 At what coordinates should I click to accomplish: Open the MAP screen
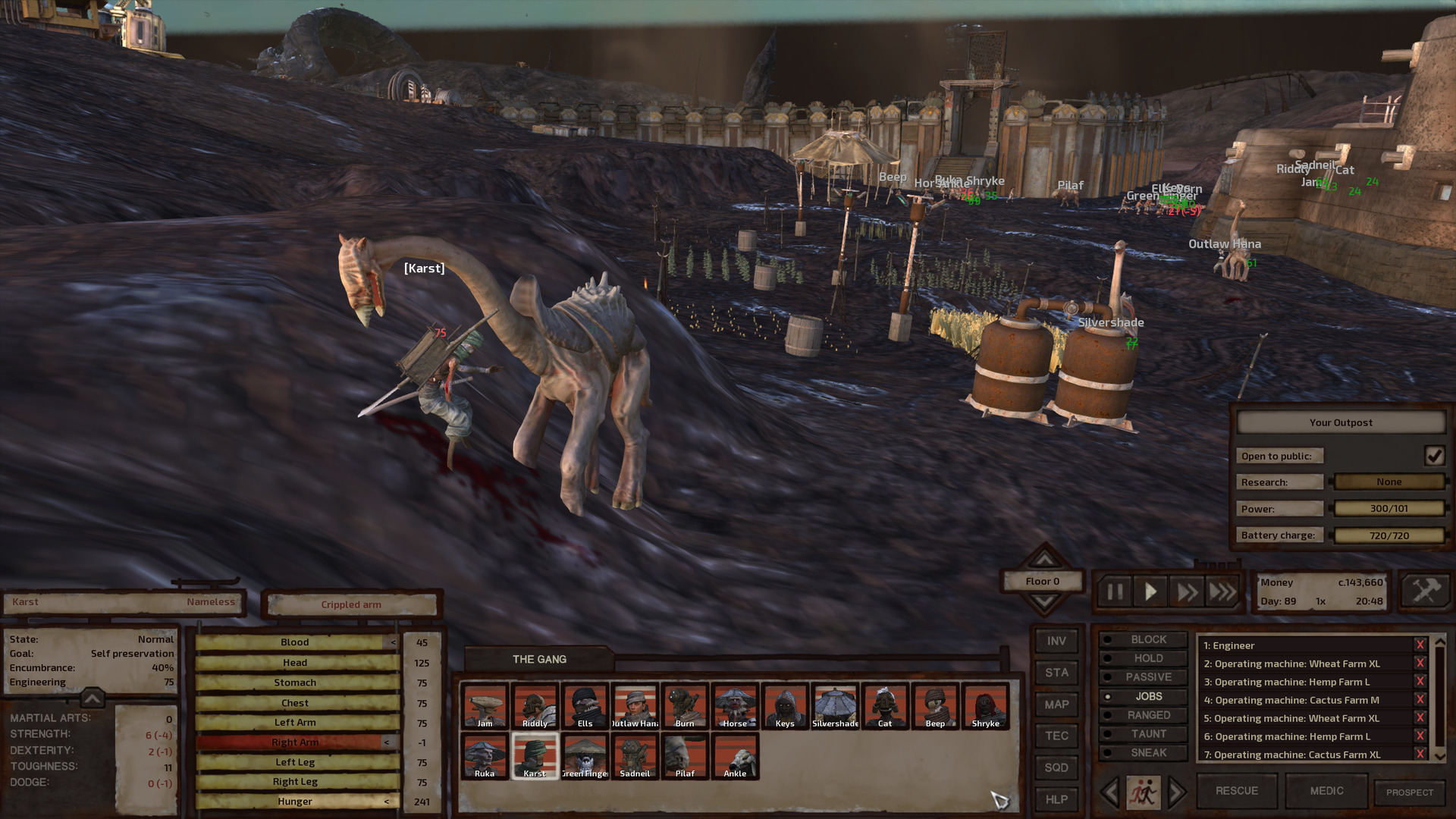pyautogui.click(x=1056, y=704)
